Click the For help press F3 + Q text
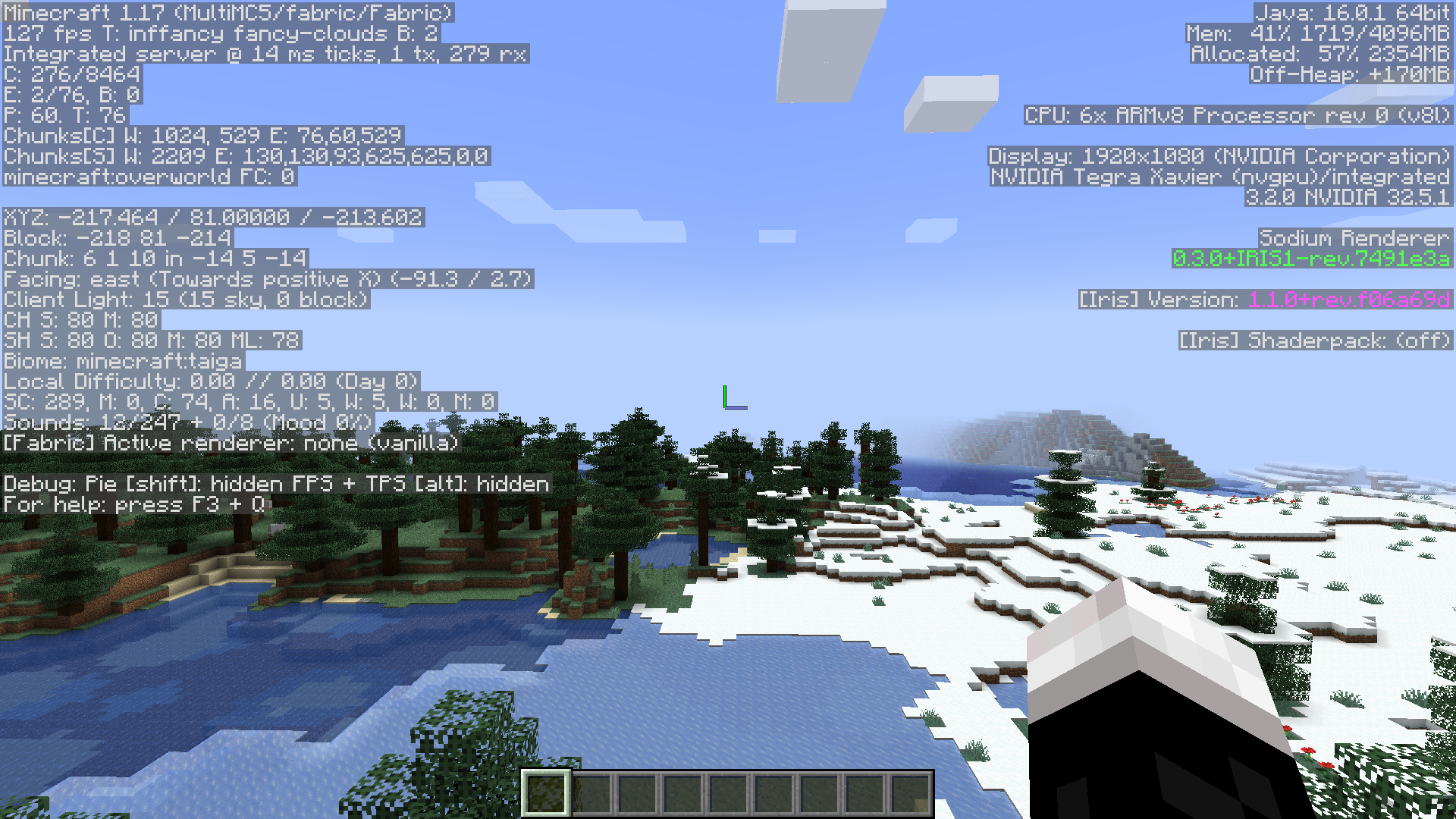1456x819 pixels. [x=133, y=504]
